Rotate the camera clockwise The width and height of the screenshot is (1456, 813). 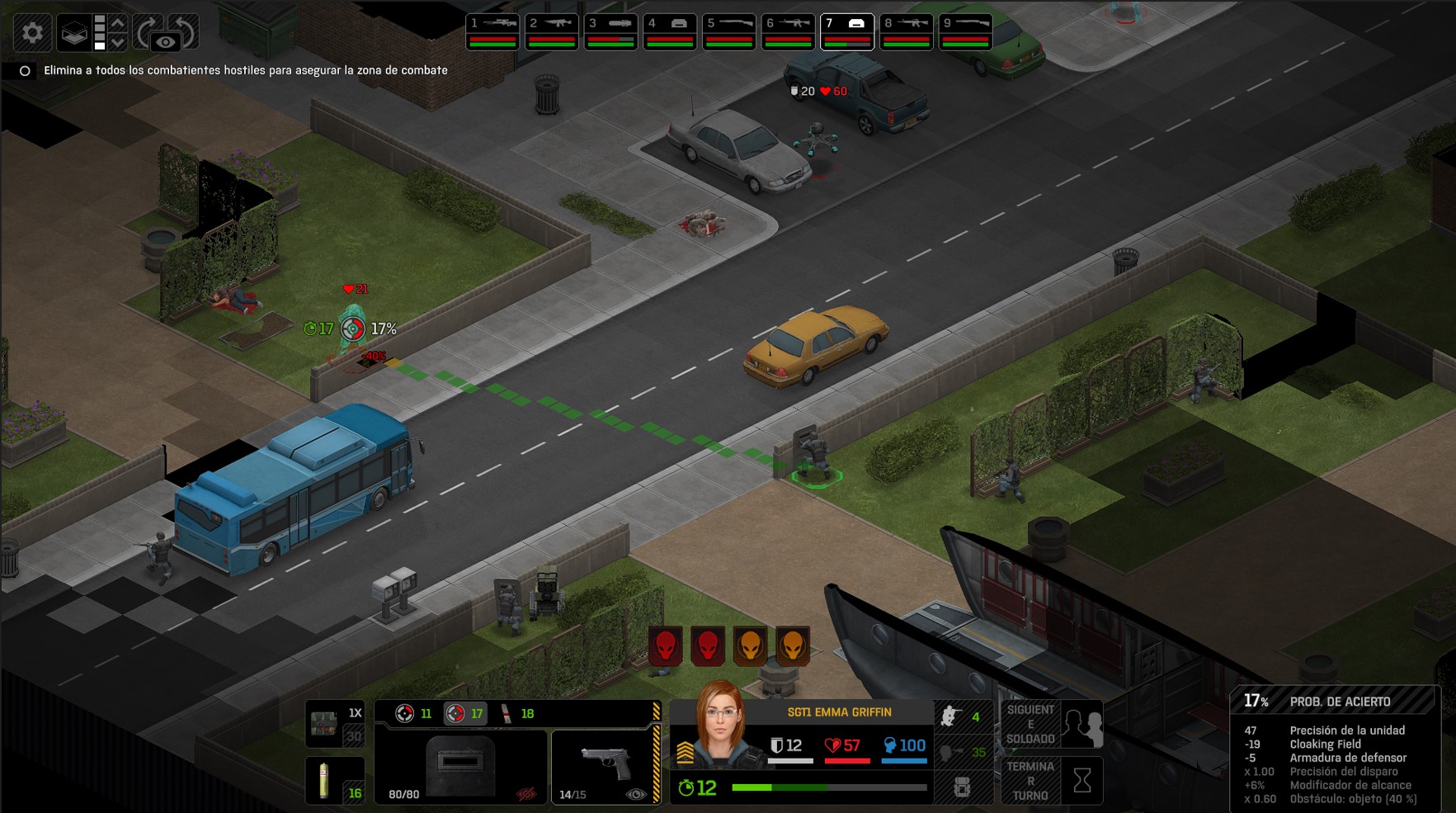pos(145,33)
